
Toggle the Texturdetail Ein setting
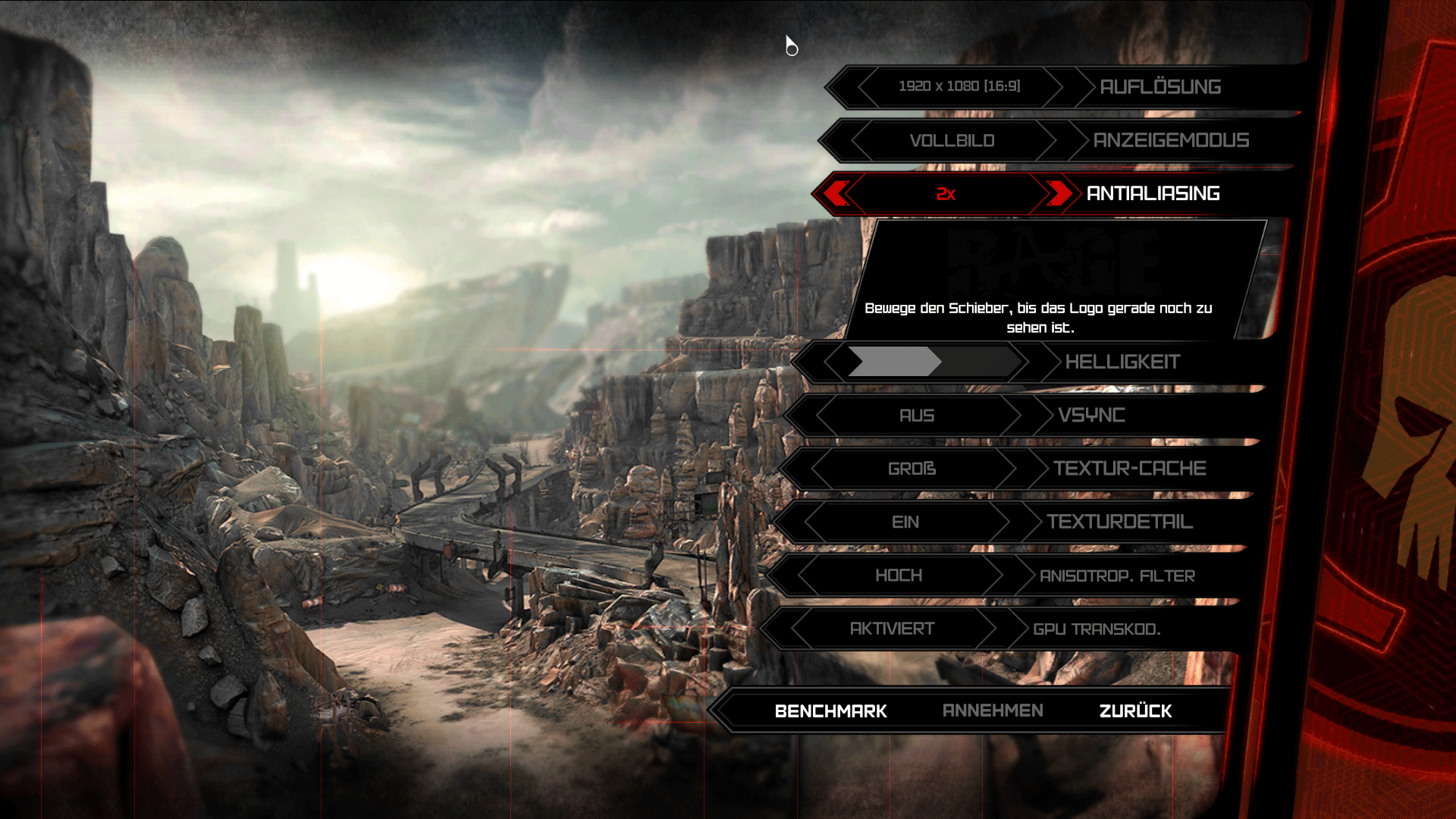click(905, 522)
